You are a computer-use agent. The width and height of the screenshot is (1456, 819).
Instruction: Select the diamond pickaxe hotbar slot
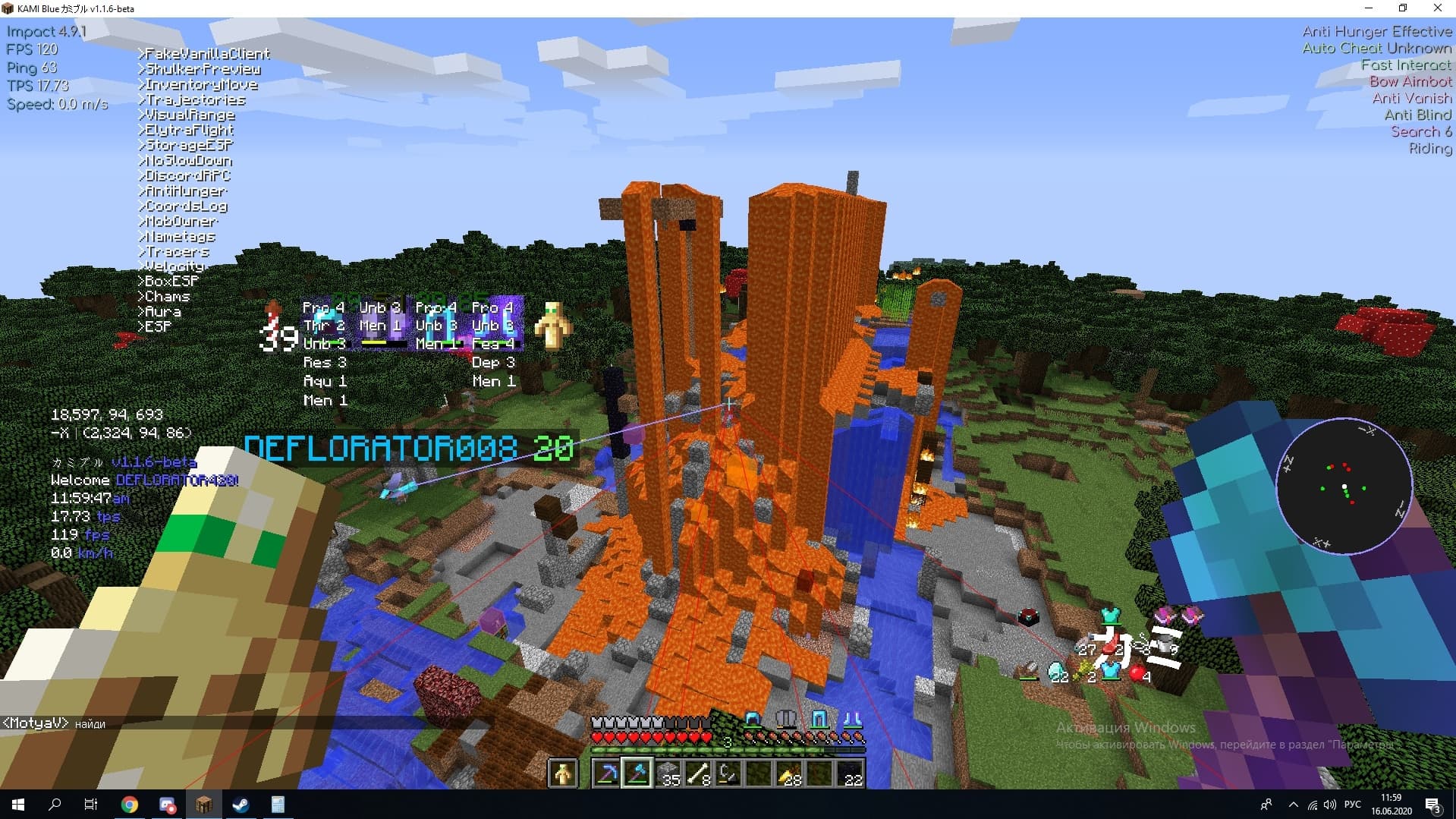click(607, 773)
